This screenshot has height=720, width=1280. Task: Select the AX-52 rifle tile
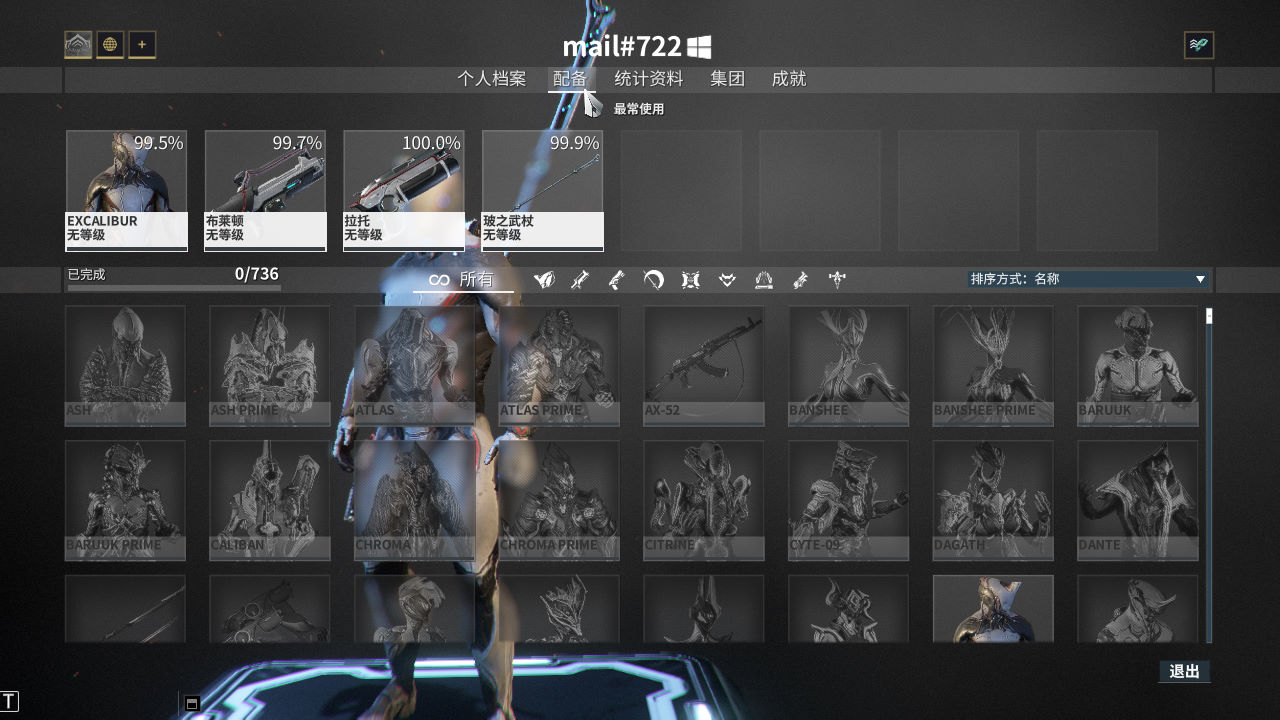pyautogui.click(x=703, y=365)
